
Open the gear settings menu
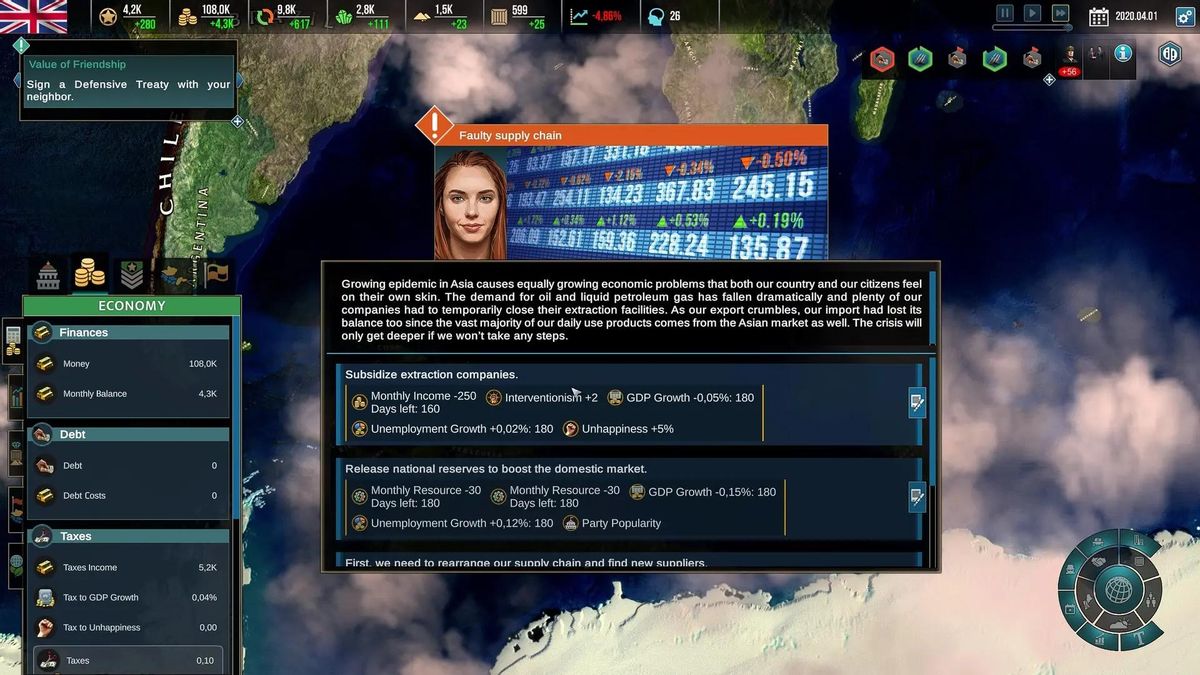click(x=1186, y=15)
